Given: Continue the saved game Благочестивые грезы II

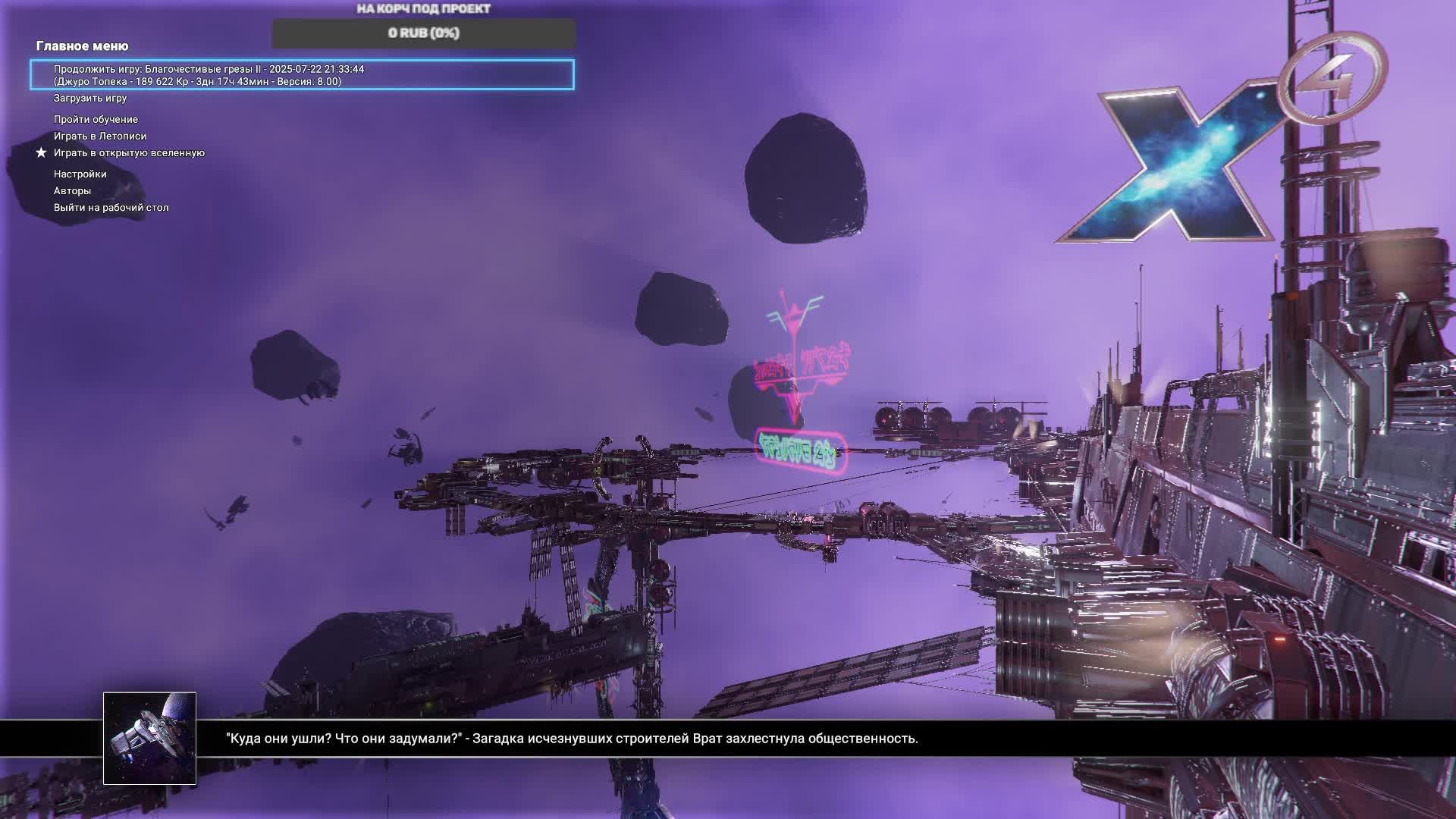Looking at the screenshot, I should click(x=302, y=75).
